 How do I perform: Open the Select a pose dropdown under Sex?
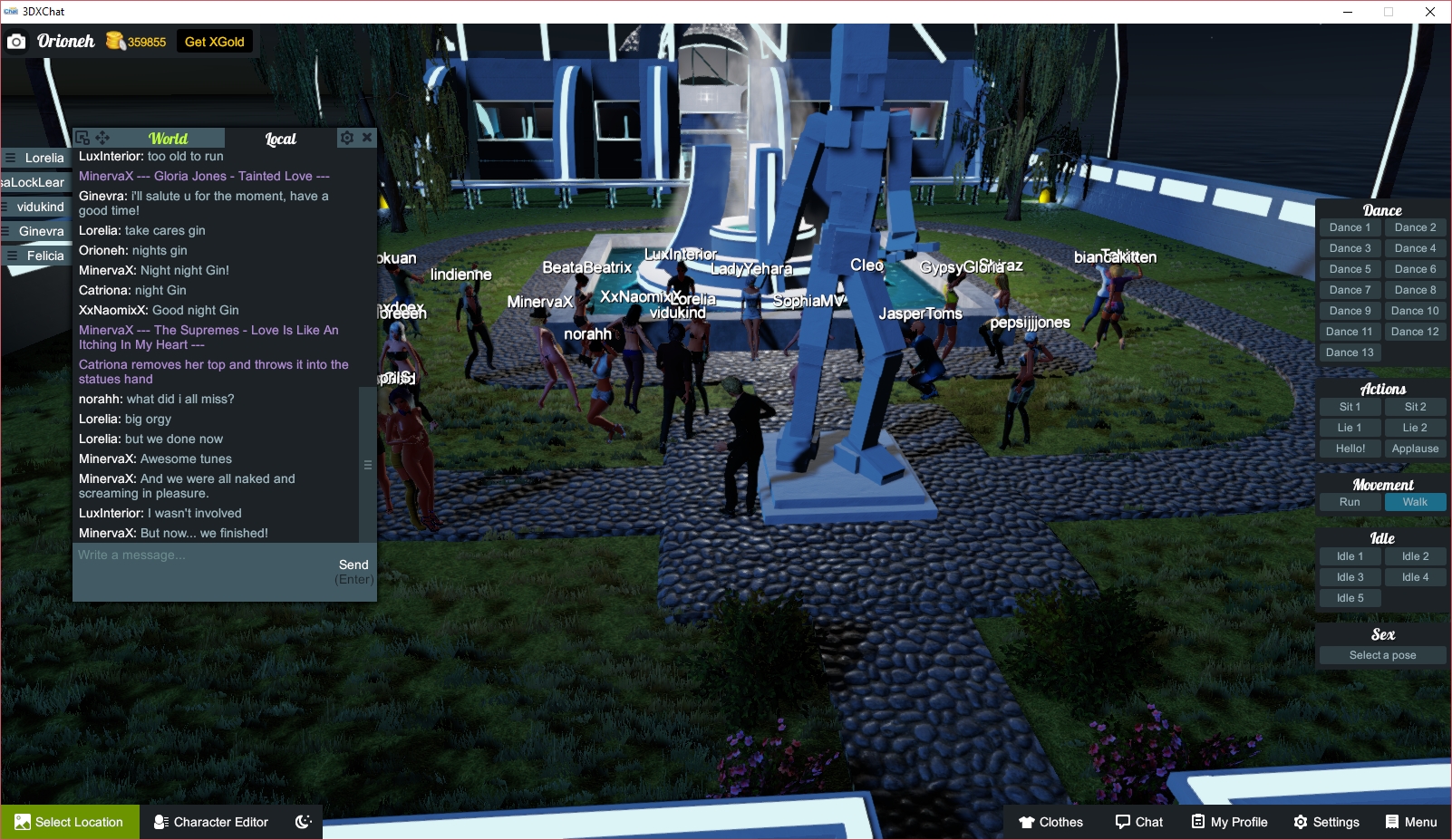(1381, 654)
